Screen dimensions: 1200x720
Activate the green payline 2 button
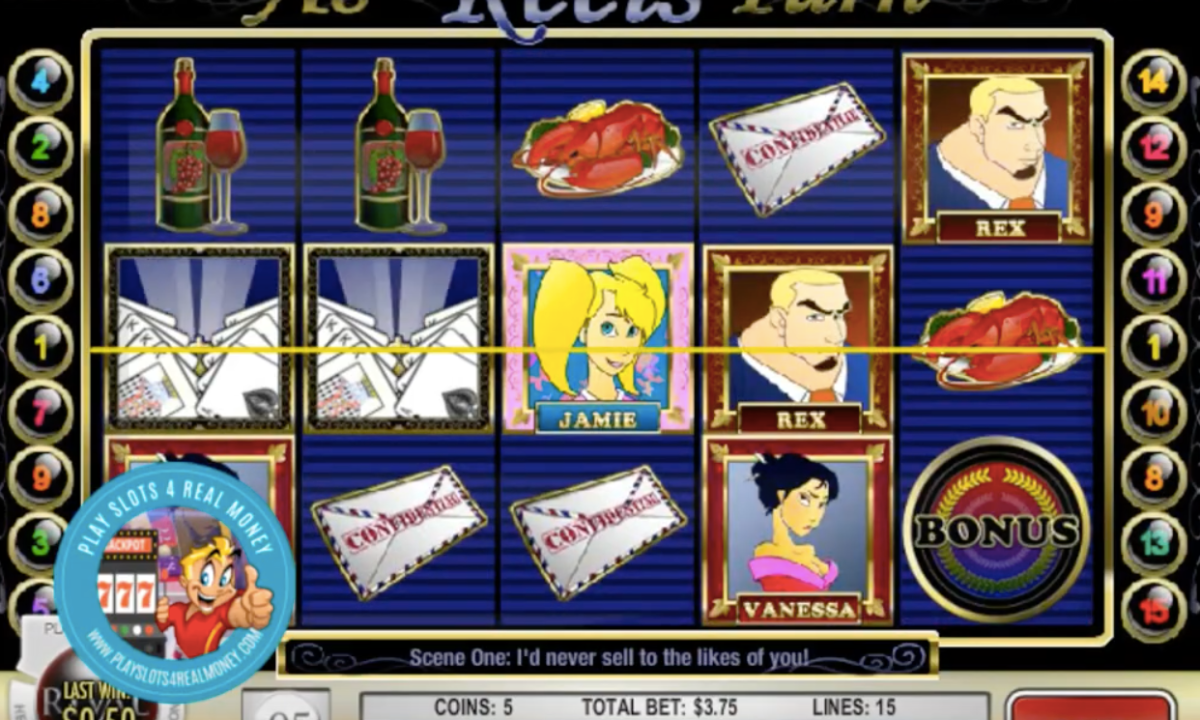pyautogui.click(x=41, y=148)
